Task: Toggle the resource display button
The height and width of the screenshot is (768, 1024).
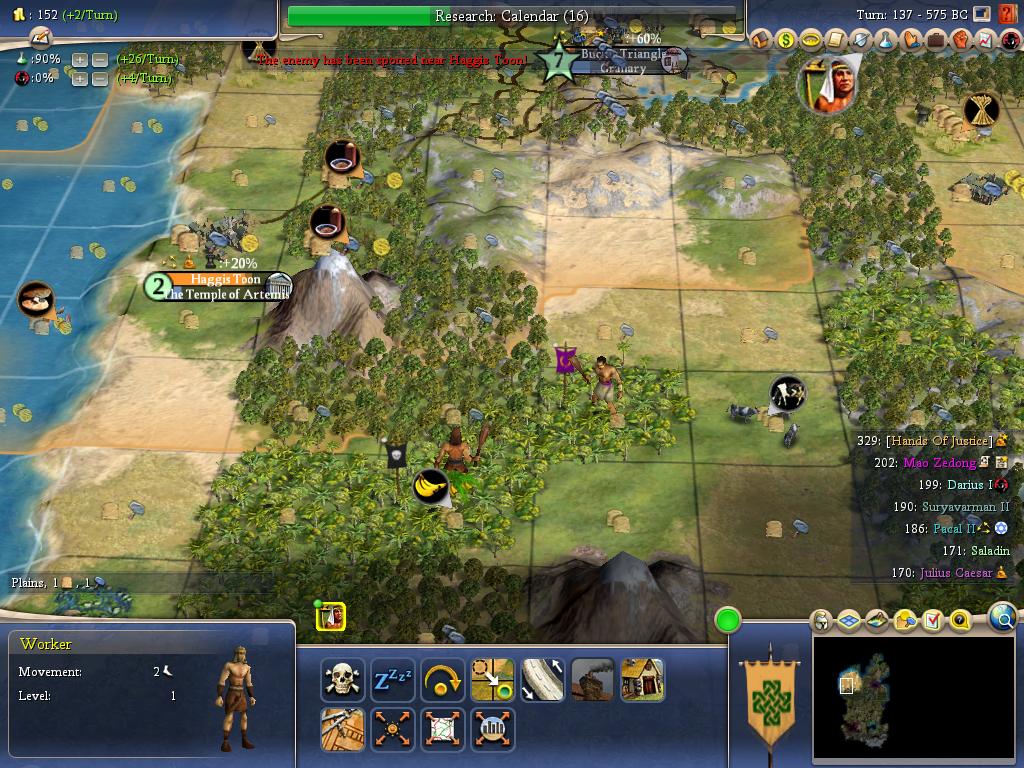Action: tap(905, 621)
